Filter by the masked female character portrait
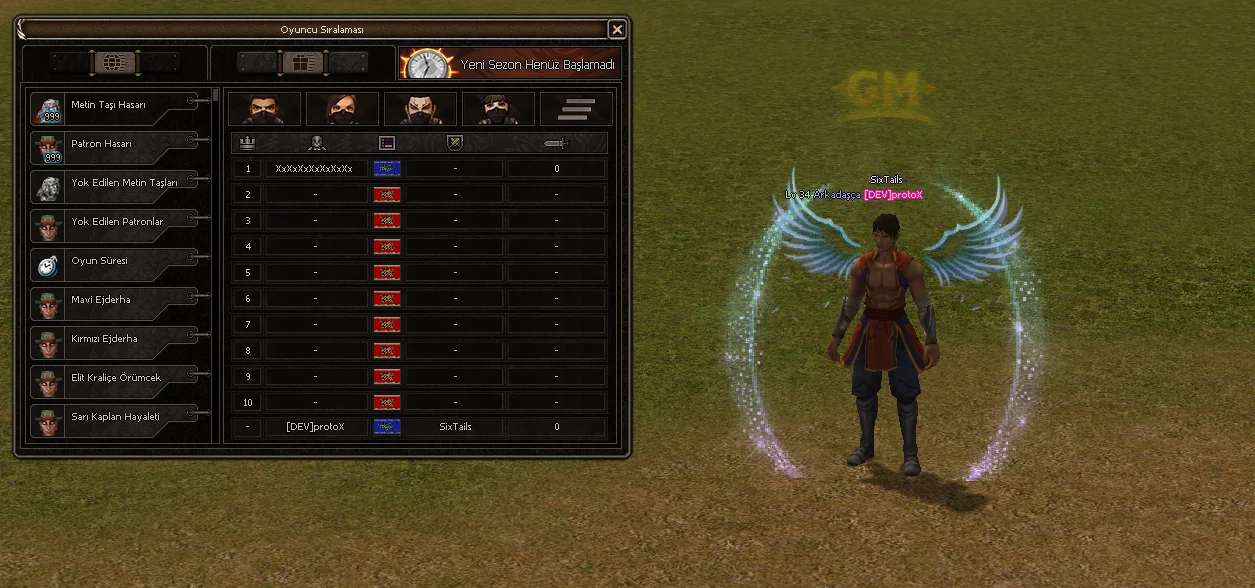 coord(342,109)
